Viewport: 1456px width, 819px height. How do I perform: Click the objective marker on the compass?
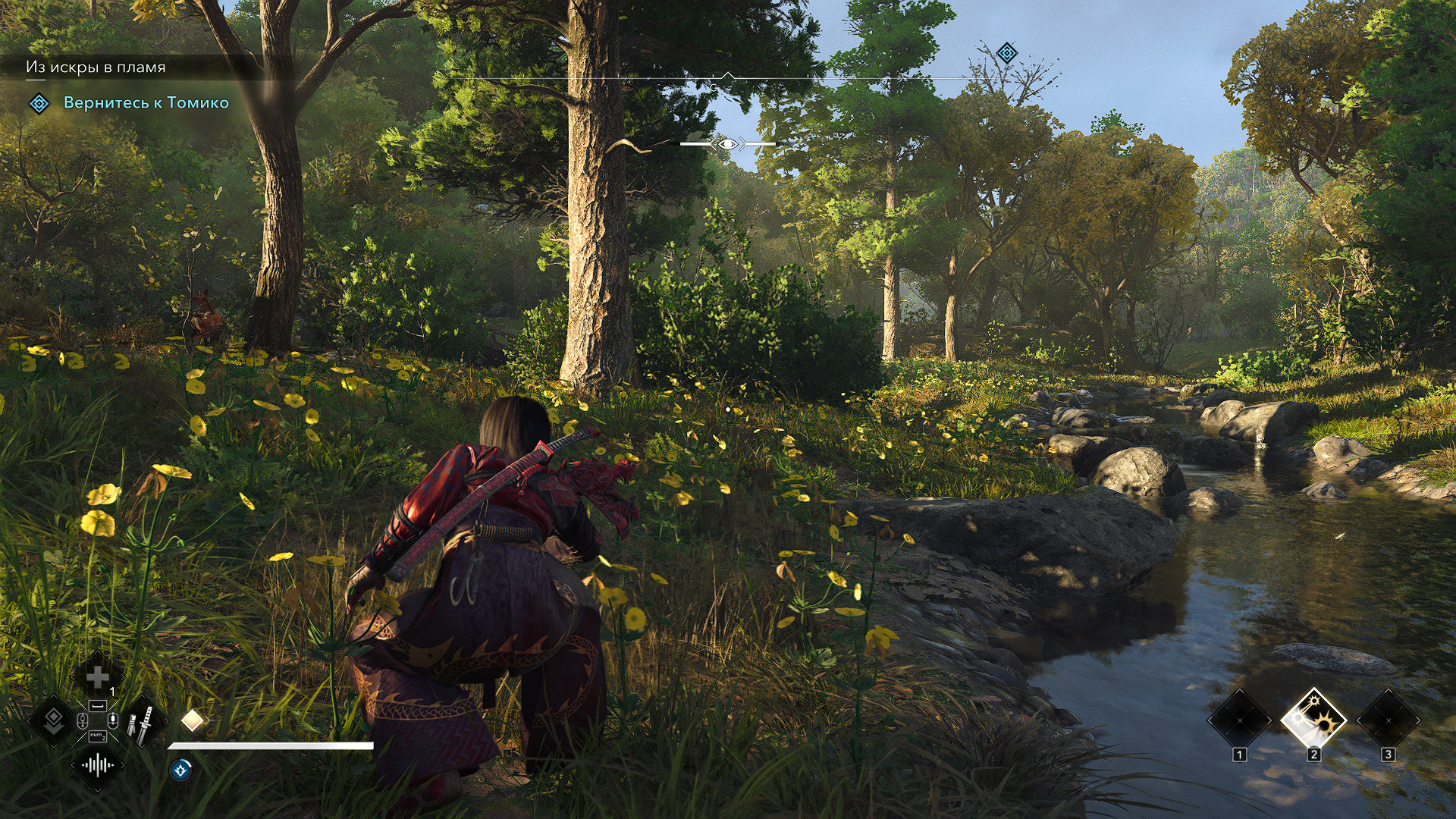click(x=1006, y=53)
